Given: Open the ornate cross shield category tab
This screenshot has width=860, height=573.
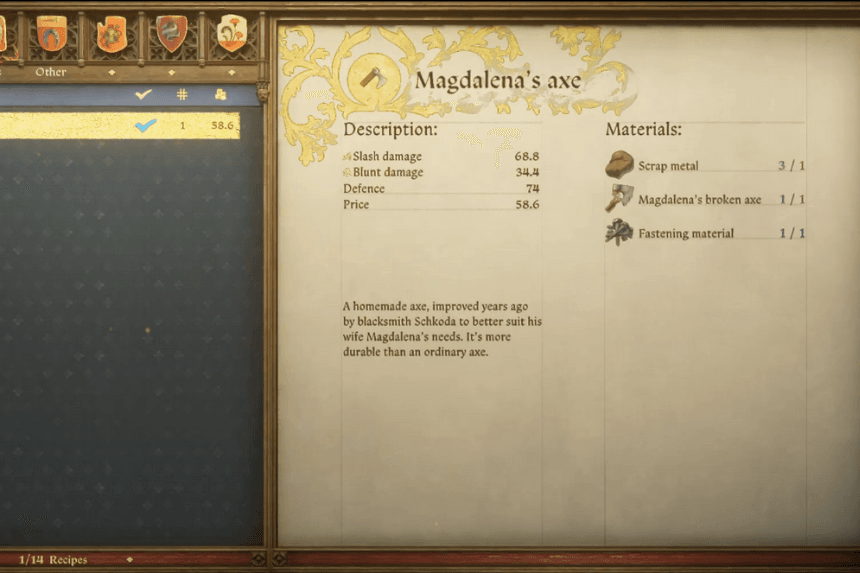Looking at the screenshot, I should point(111,32).
